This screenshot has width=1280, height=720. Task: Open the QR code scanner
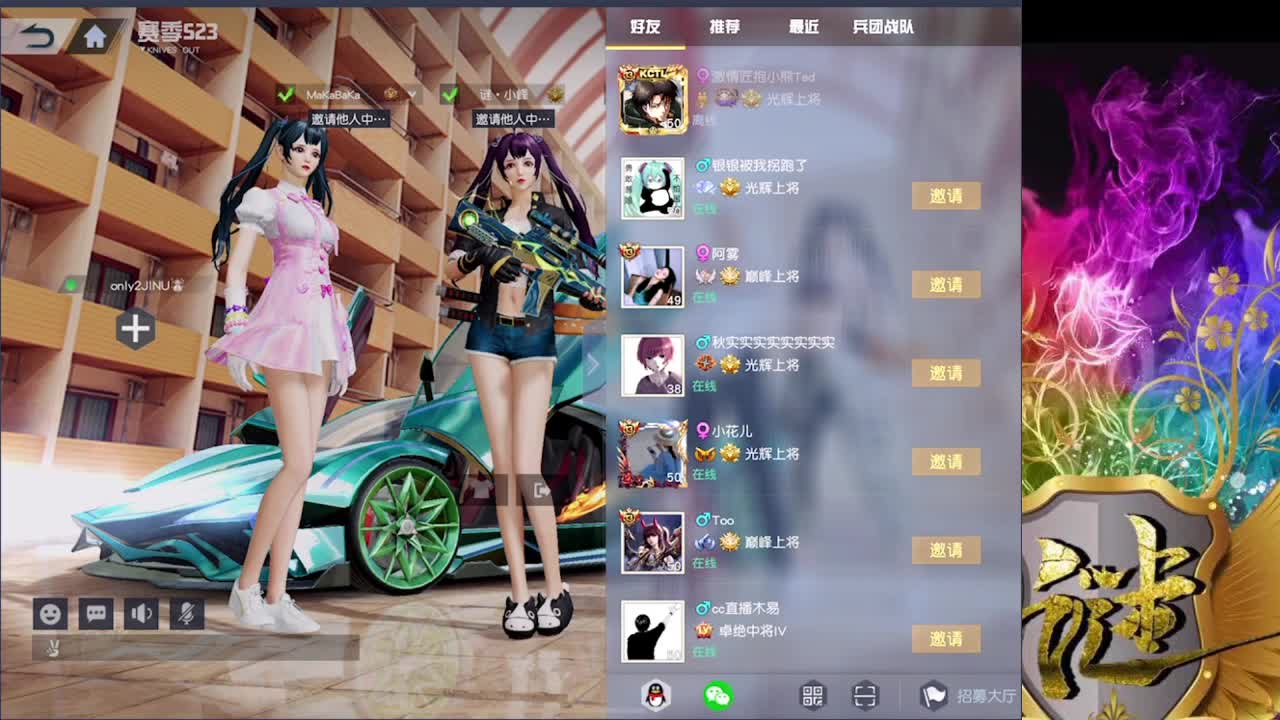[863, 693]
